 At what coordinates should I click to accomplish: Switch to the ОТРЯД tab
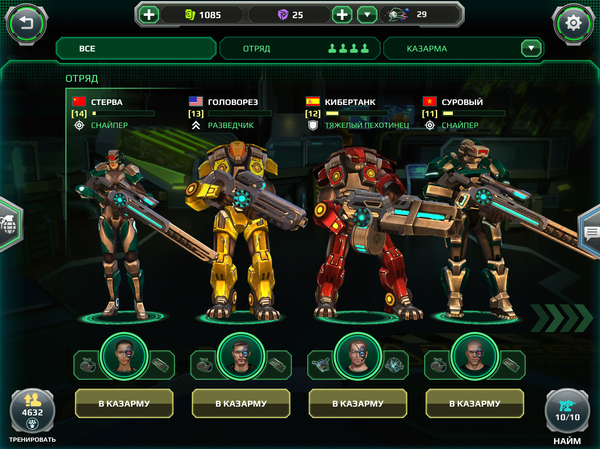297,48
